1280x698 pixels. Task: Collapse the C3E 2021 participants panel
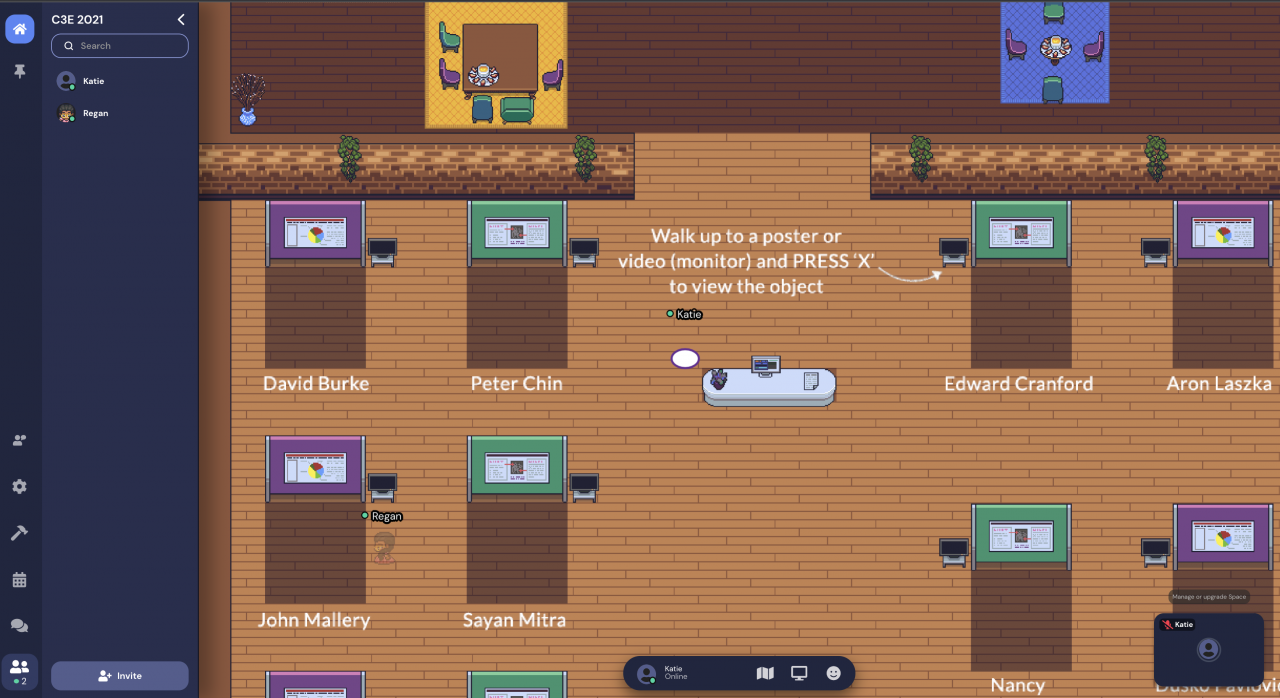point(181,19)
